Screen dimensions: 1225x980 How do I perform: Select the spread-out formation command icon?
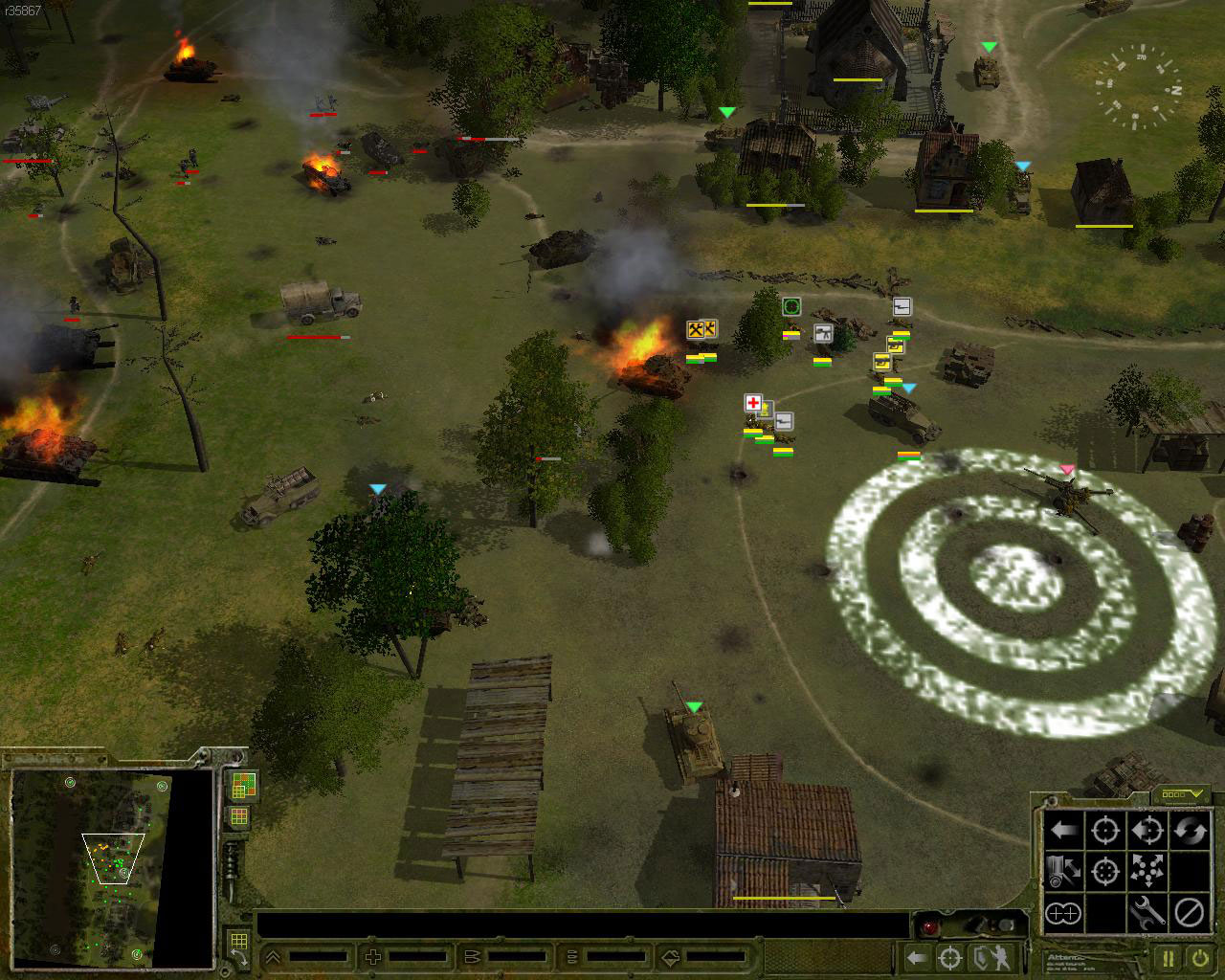click(1147, 873)
